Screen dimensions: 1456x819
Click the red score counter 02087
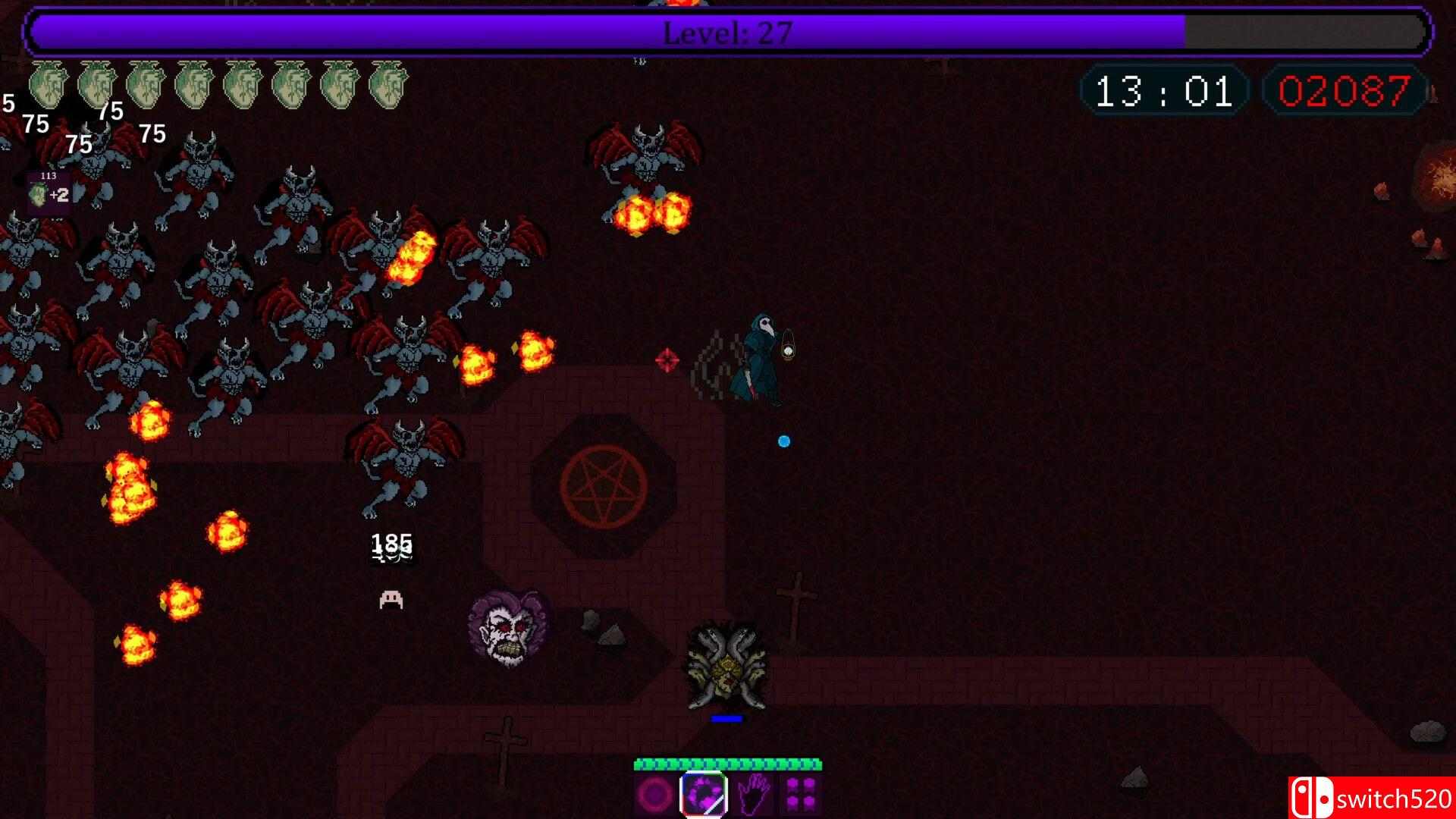coord(1344,91)
